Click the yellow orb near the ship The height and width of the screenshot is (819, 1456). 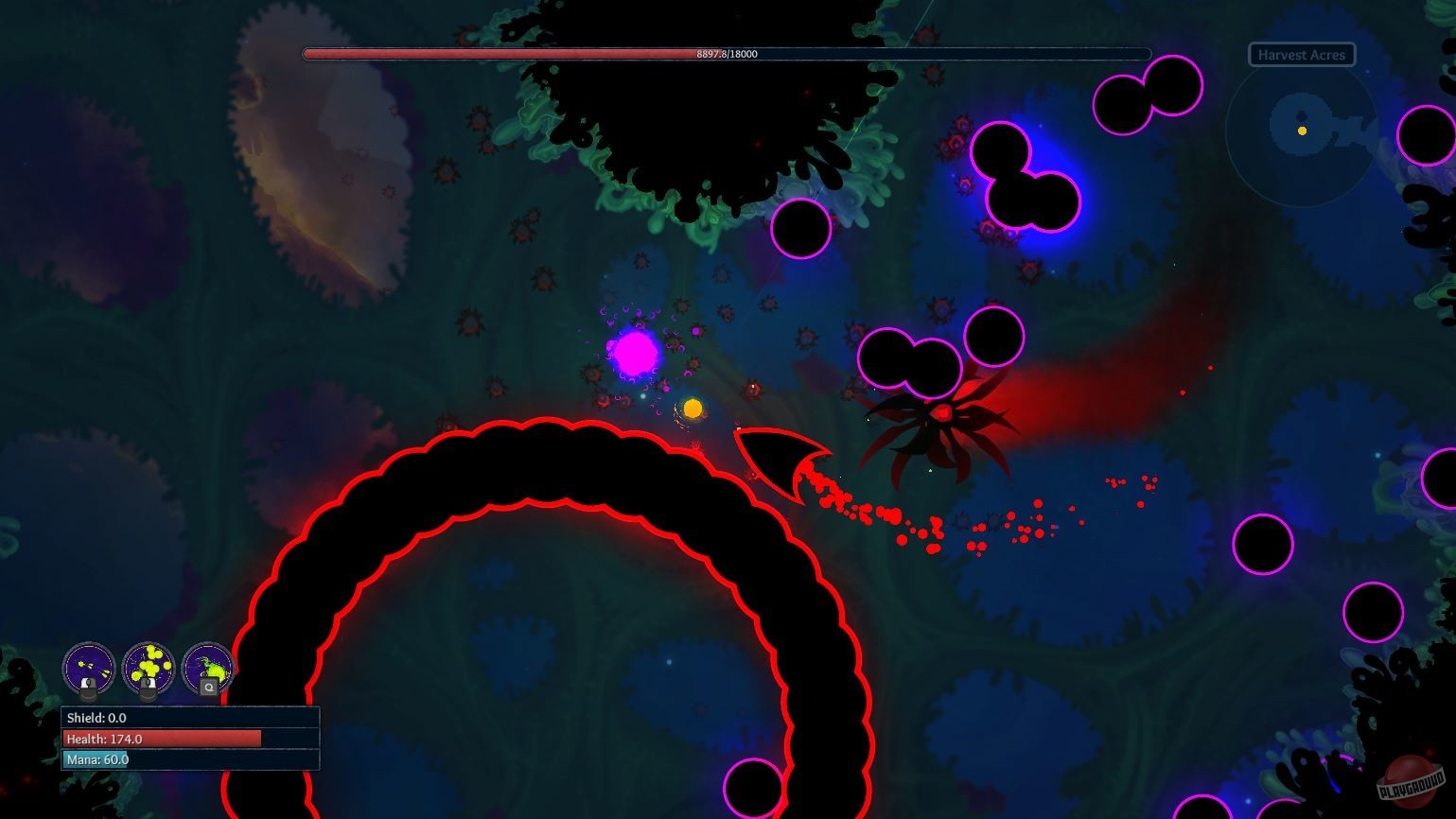point(693,408)
